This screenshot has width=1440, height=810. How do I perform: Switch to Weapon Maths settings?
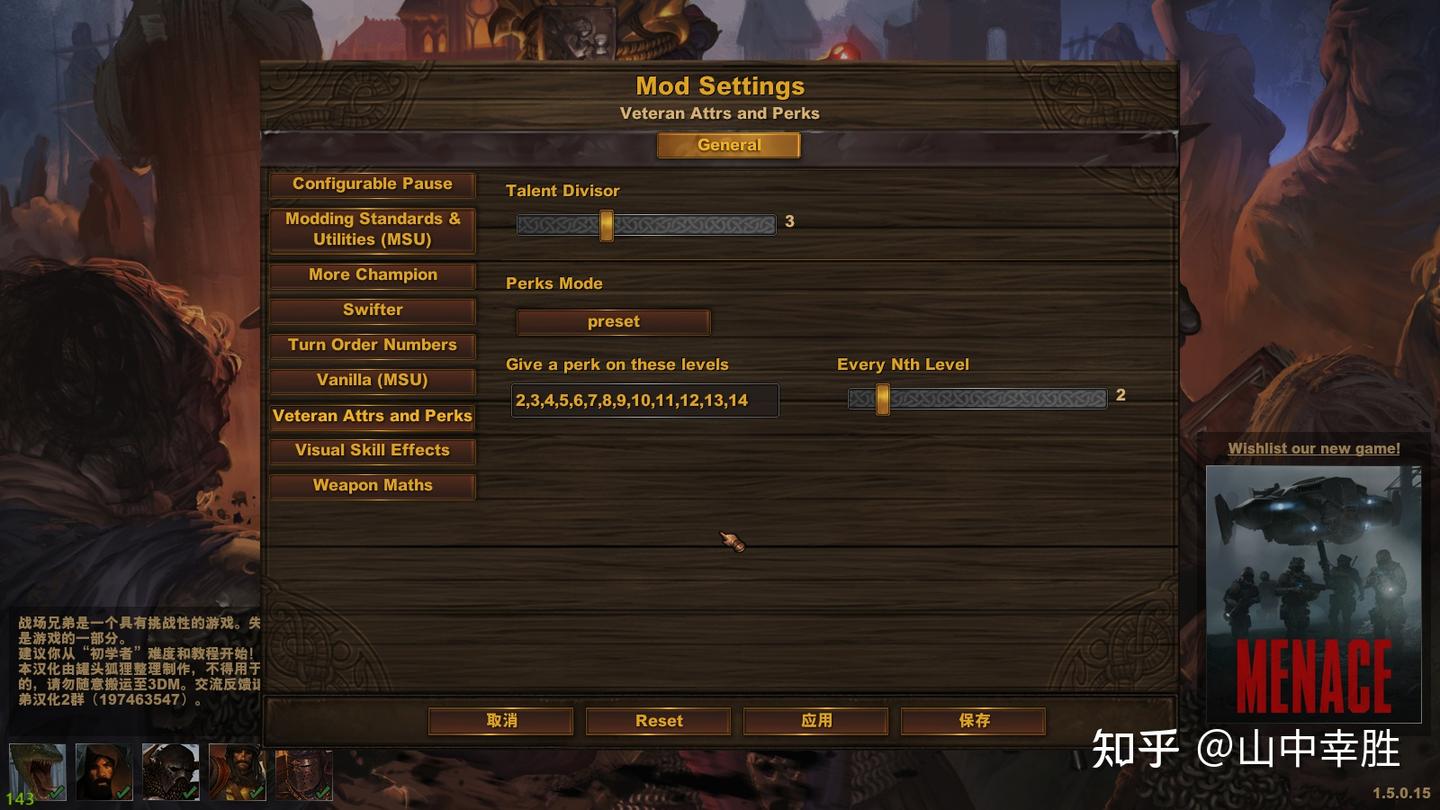point(372,485)
